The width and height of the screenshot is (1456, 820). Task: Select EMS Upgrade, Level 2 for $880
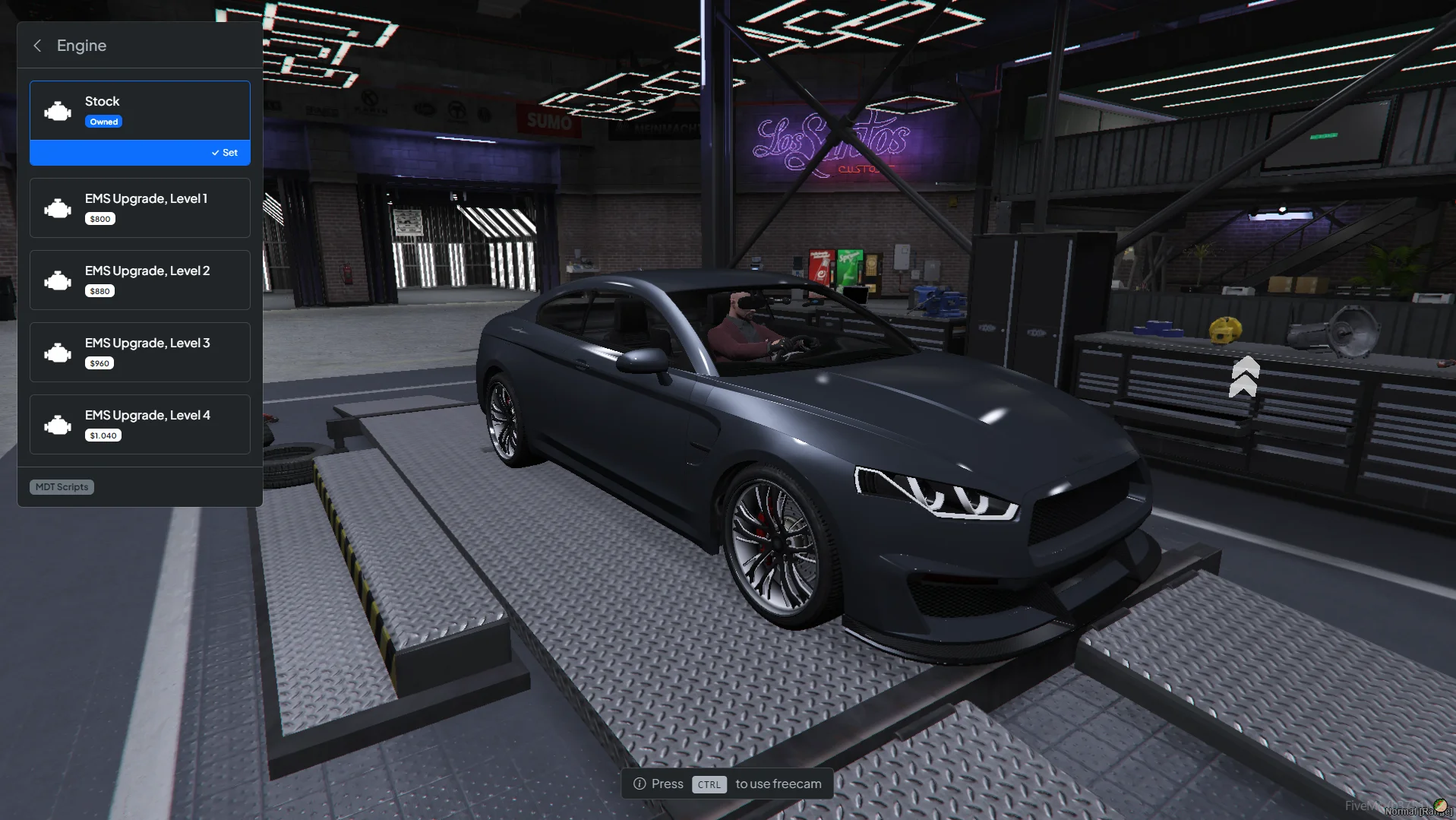tap(140, 280)
